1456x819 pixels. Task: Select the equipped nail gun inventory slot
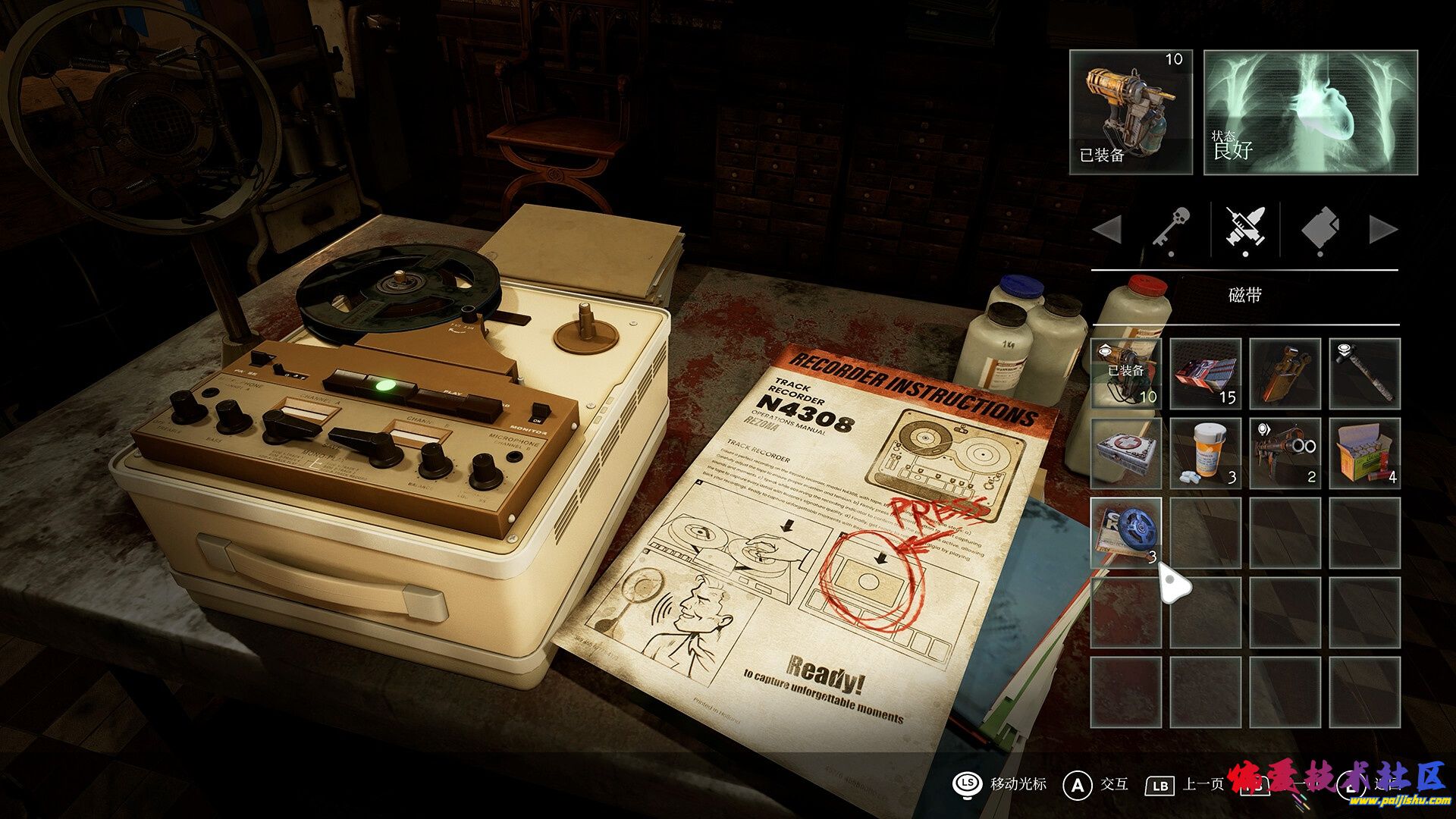[1126, 373]
